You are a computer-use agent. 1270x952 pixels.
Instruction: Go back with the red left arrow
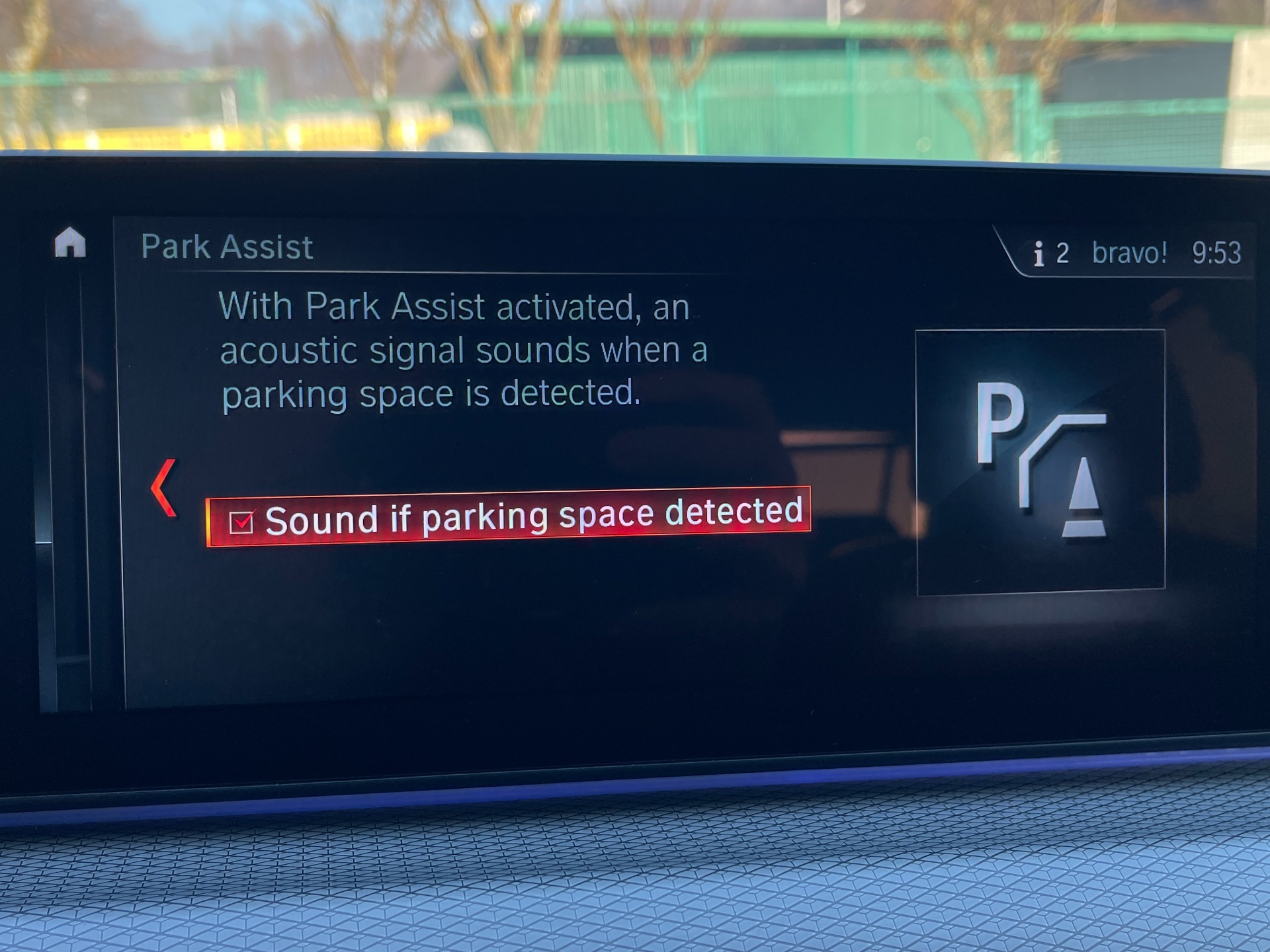tap(164, 488)
